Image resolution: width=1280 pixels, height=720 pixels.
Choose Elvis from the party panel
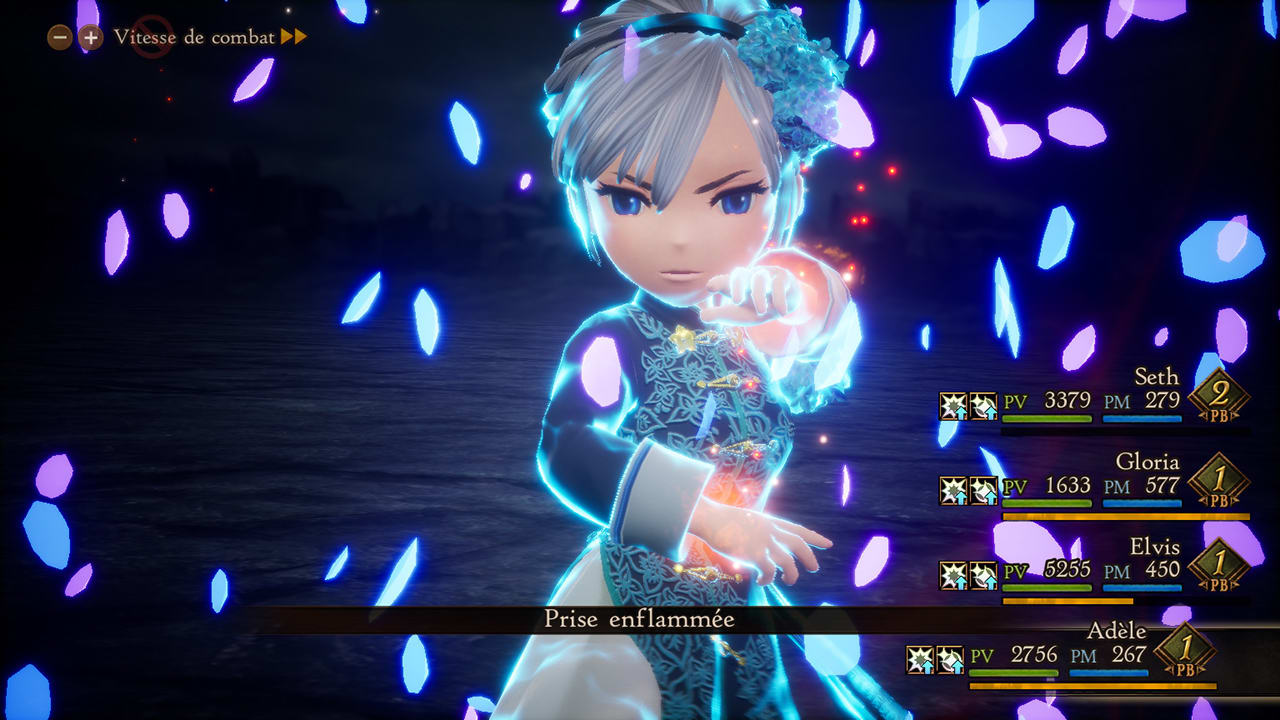[x=1155, y=547]
